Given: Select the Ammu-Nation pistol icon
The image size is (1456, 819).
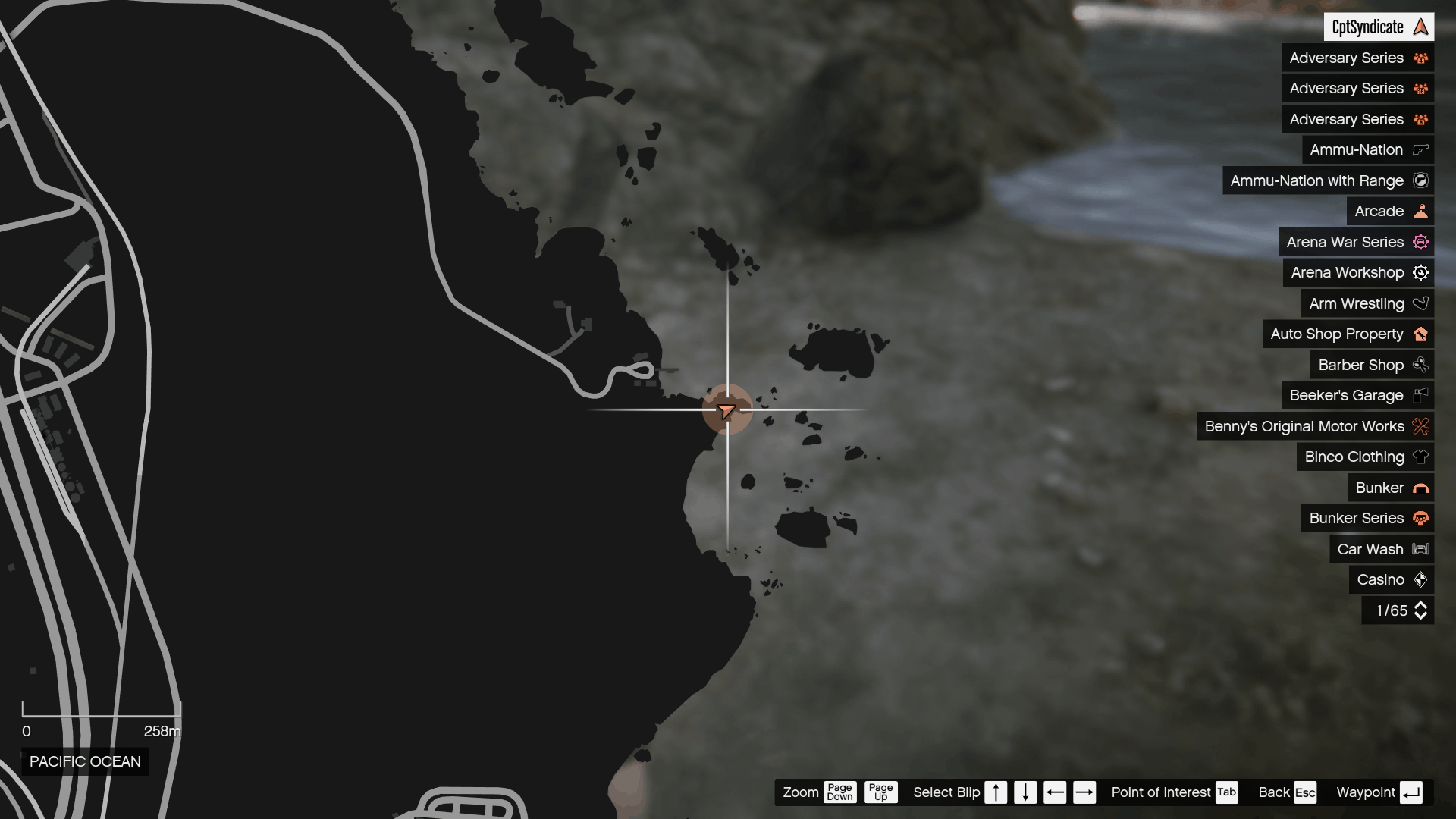Looking at the screenshot, I should click(1420, 149).
